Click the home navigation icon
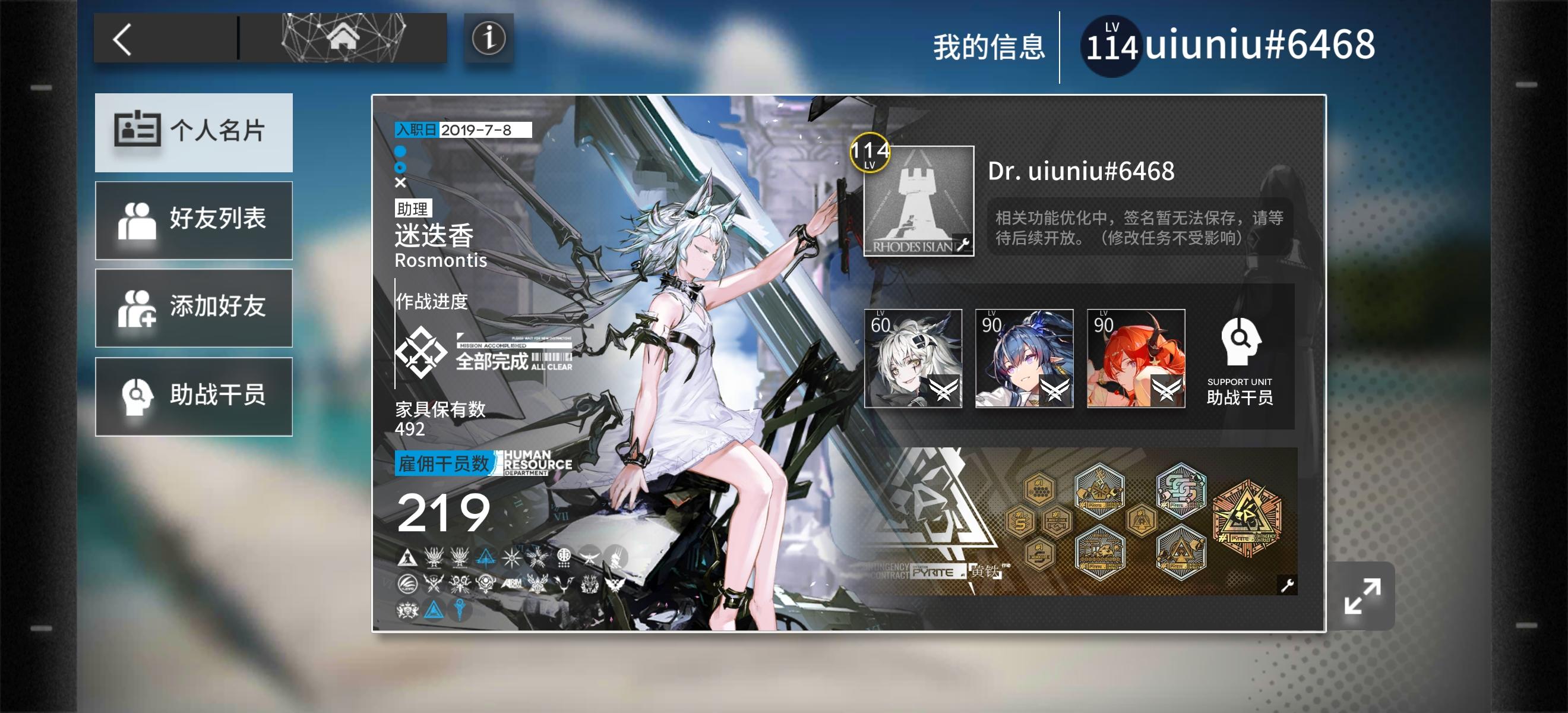The image size is (1568, 713). (x=345, y=39)
